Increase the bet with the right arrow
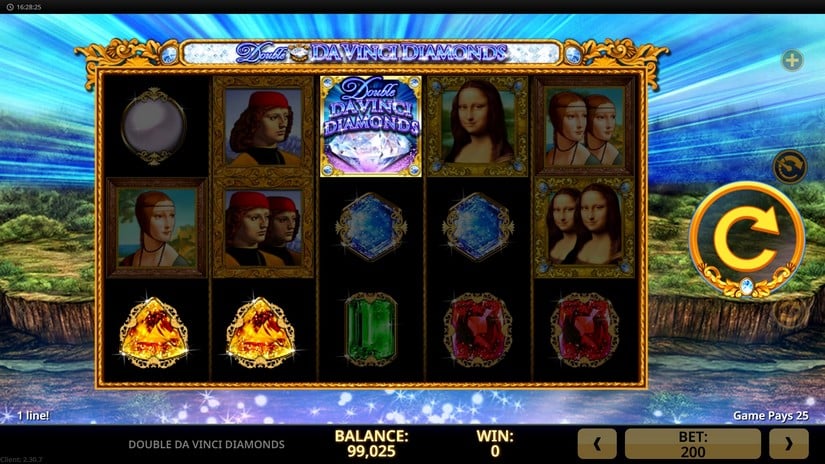This screenshot has height=464, width=825. tap(788, 443)
